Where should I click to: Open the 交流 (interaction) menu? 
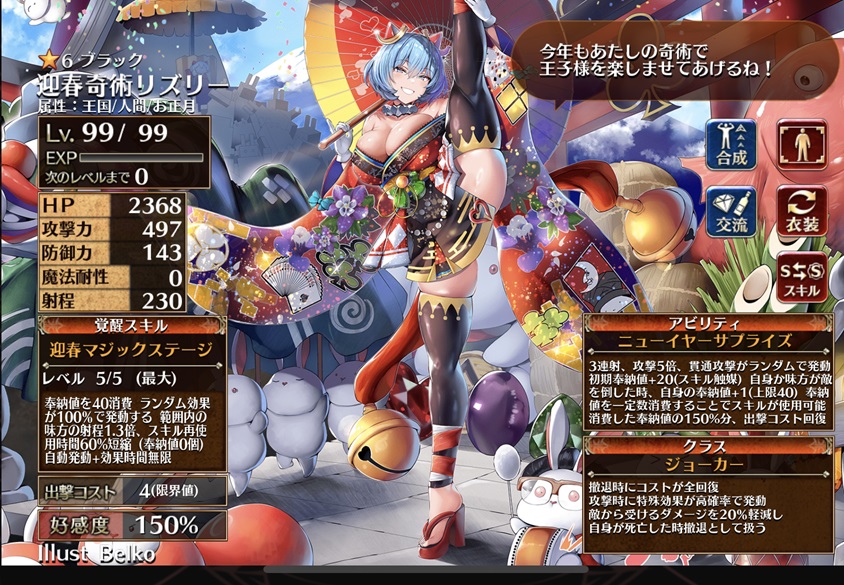click(731, 211)
